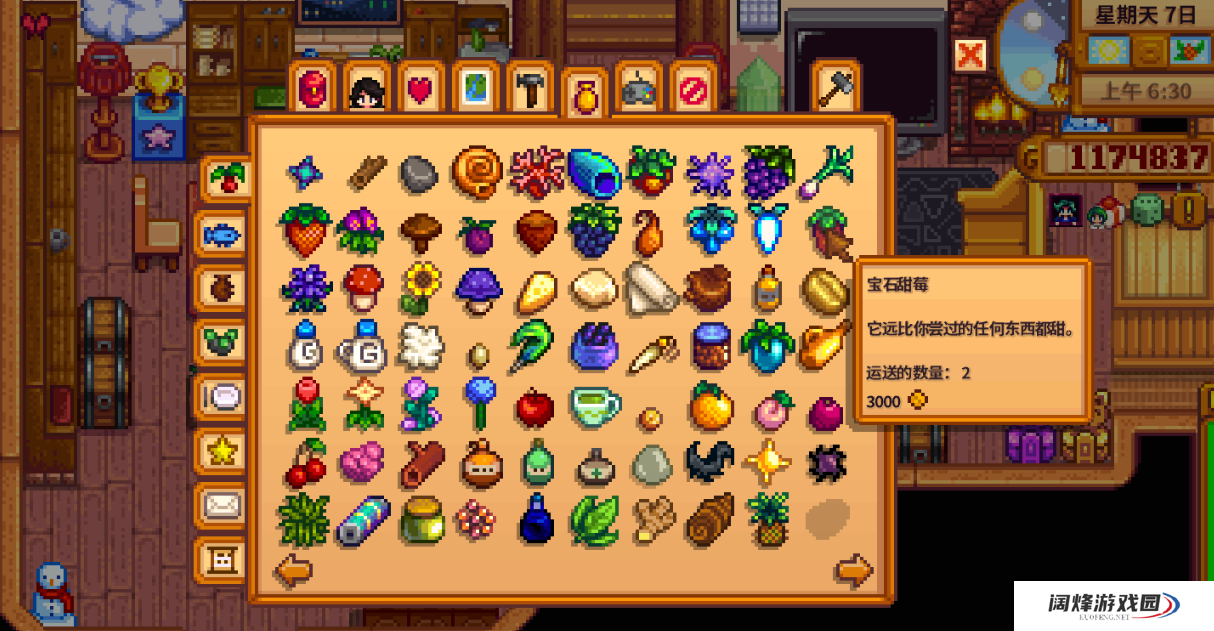Show the map tab

(x=474, y=89)
